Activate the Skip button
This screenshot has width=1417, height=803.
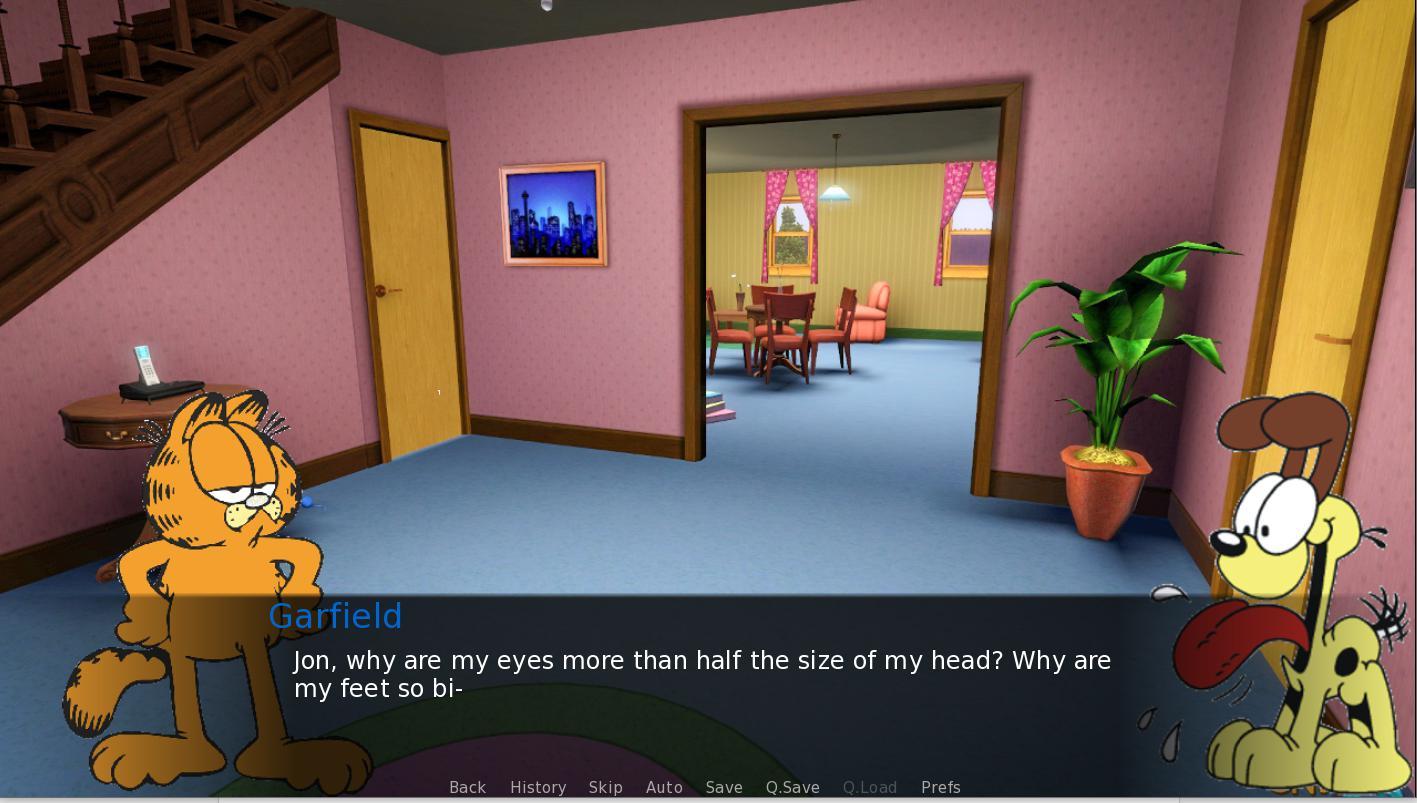pos(605,787)
